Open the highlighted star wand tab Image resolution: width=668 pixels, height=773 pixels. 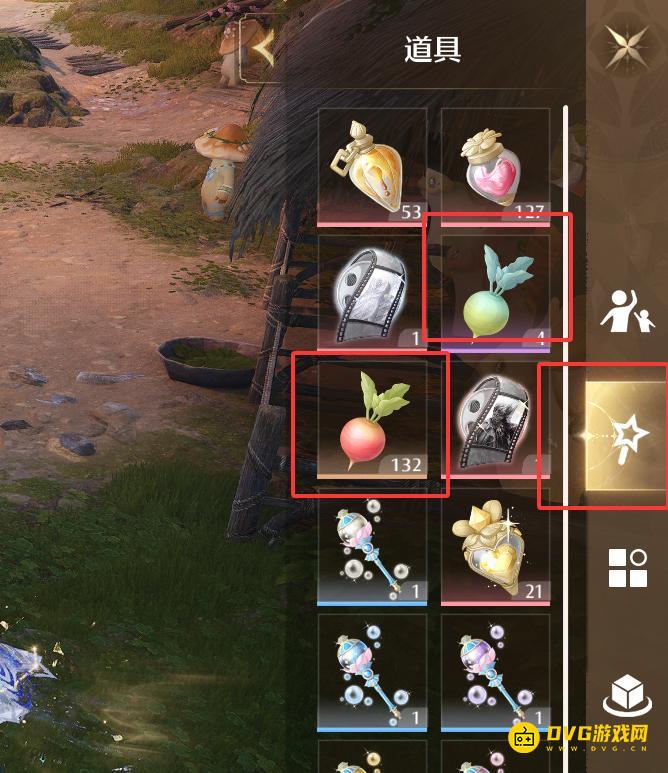(x=627, y=433)
